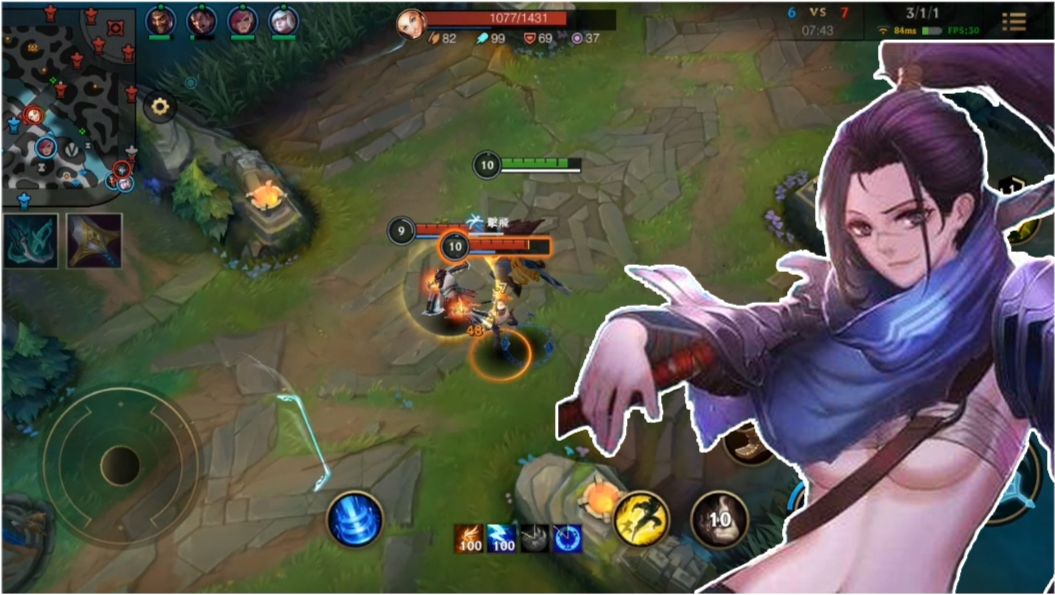Viewport: 1055px width, 595px height.
Task: Click your champion portrait beside the health bar
Action: [x=410, y=22]
